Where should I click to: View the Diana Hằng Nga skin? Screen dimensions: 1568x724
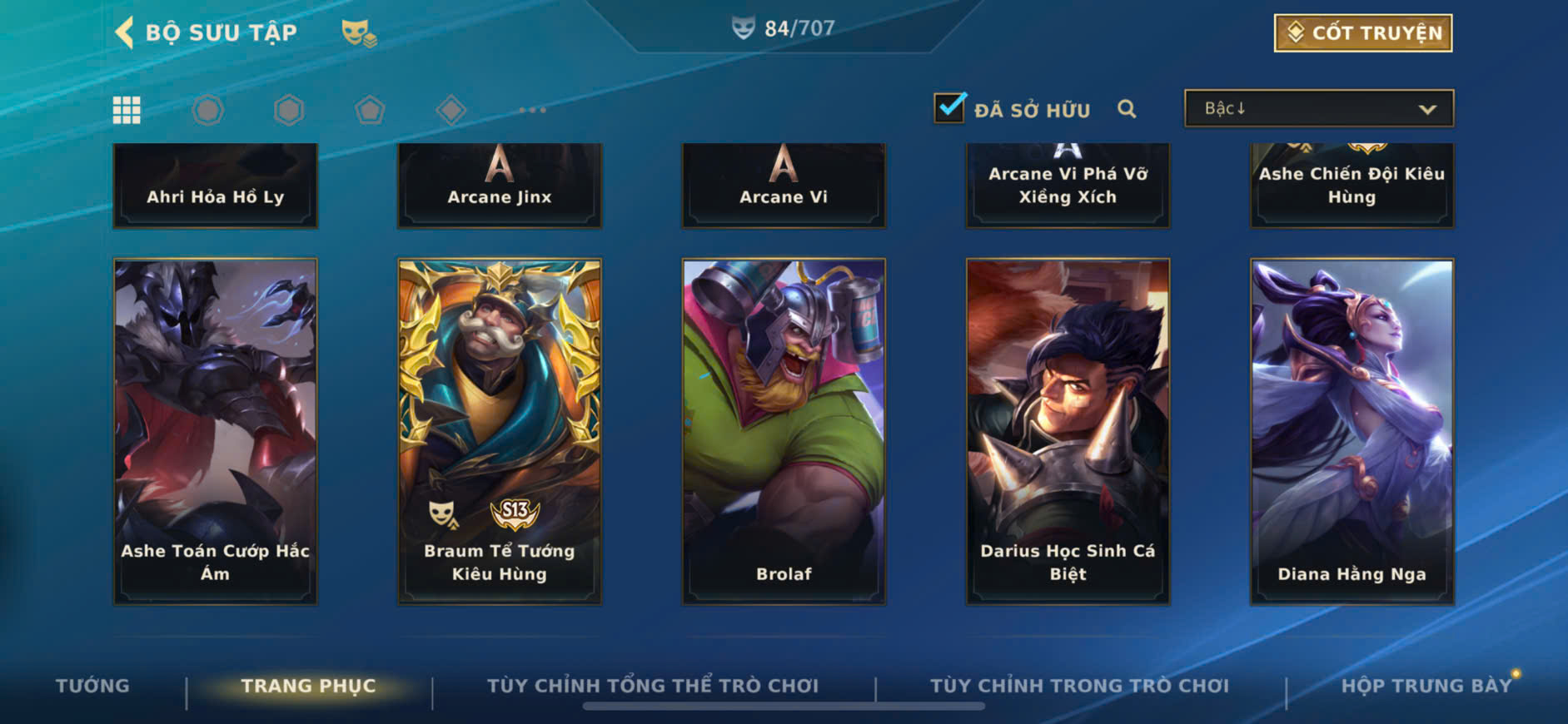click(x=1351, y=431)
